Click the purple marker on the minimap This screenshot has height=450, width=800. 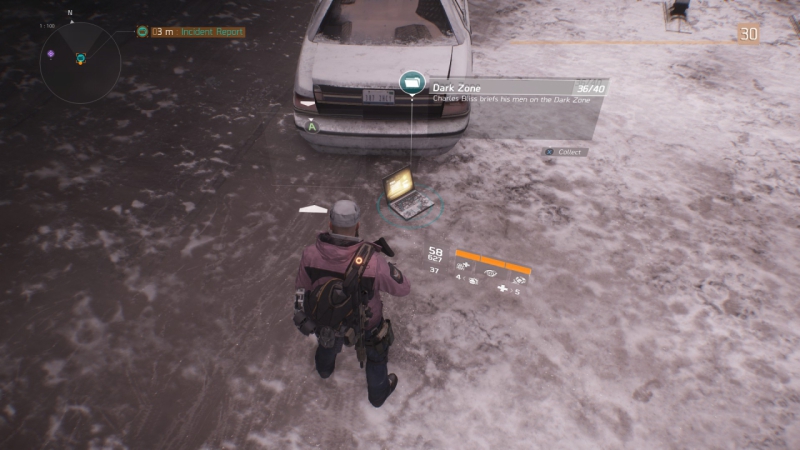point(51,53)
